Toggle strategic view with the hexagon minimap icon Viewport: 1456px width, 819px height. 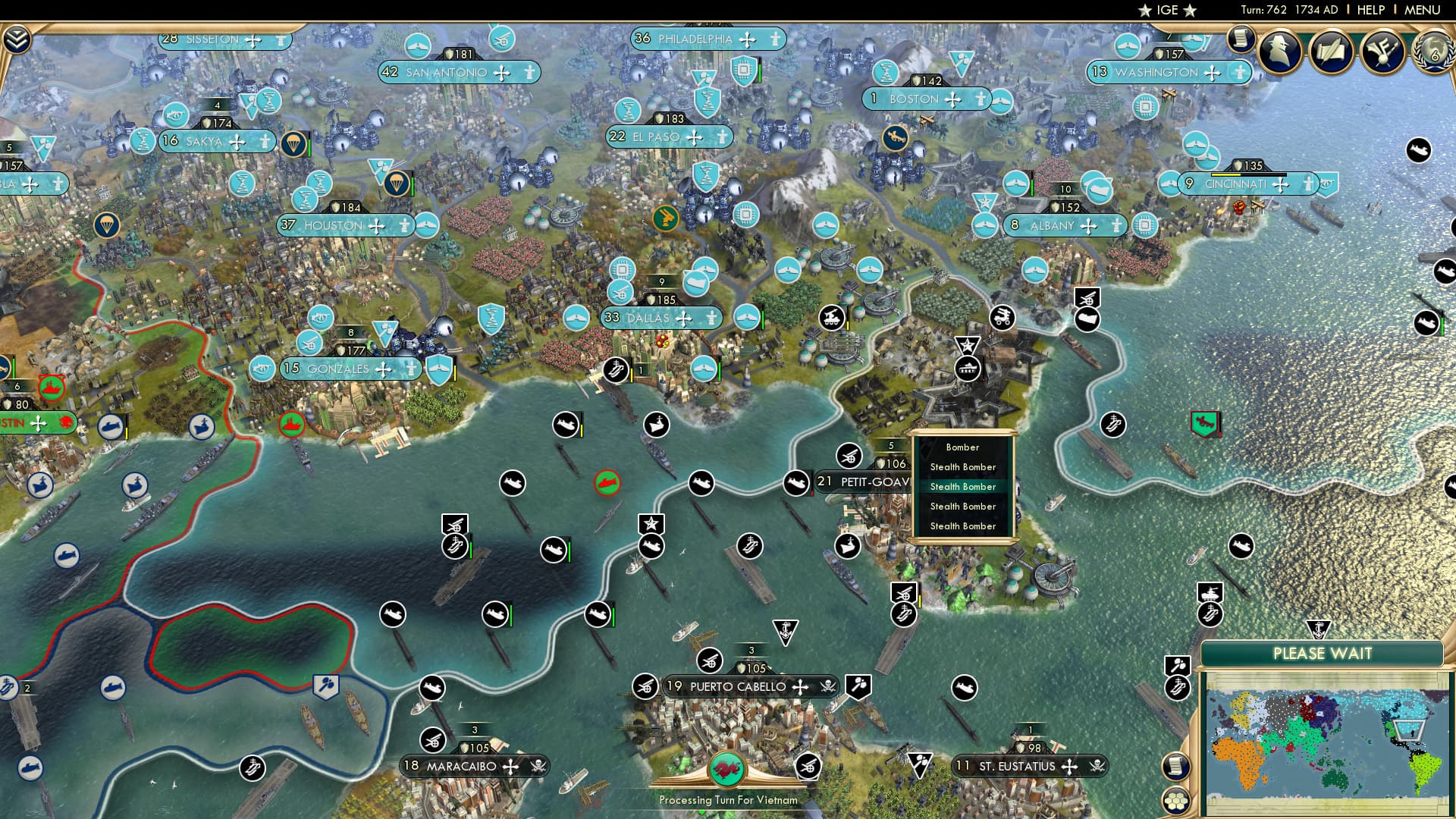tap(1176, 800)
